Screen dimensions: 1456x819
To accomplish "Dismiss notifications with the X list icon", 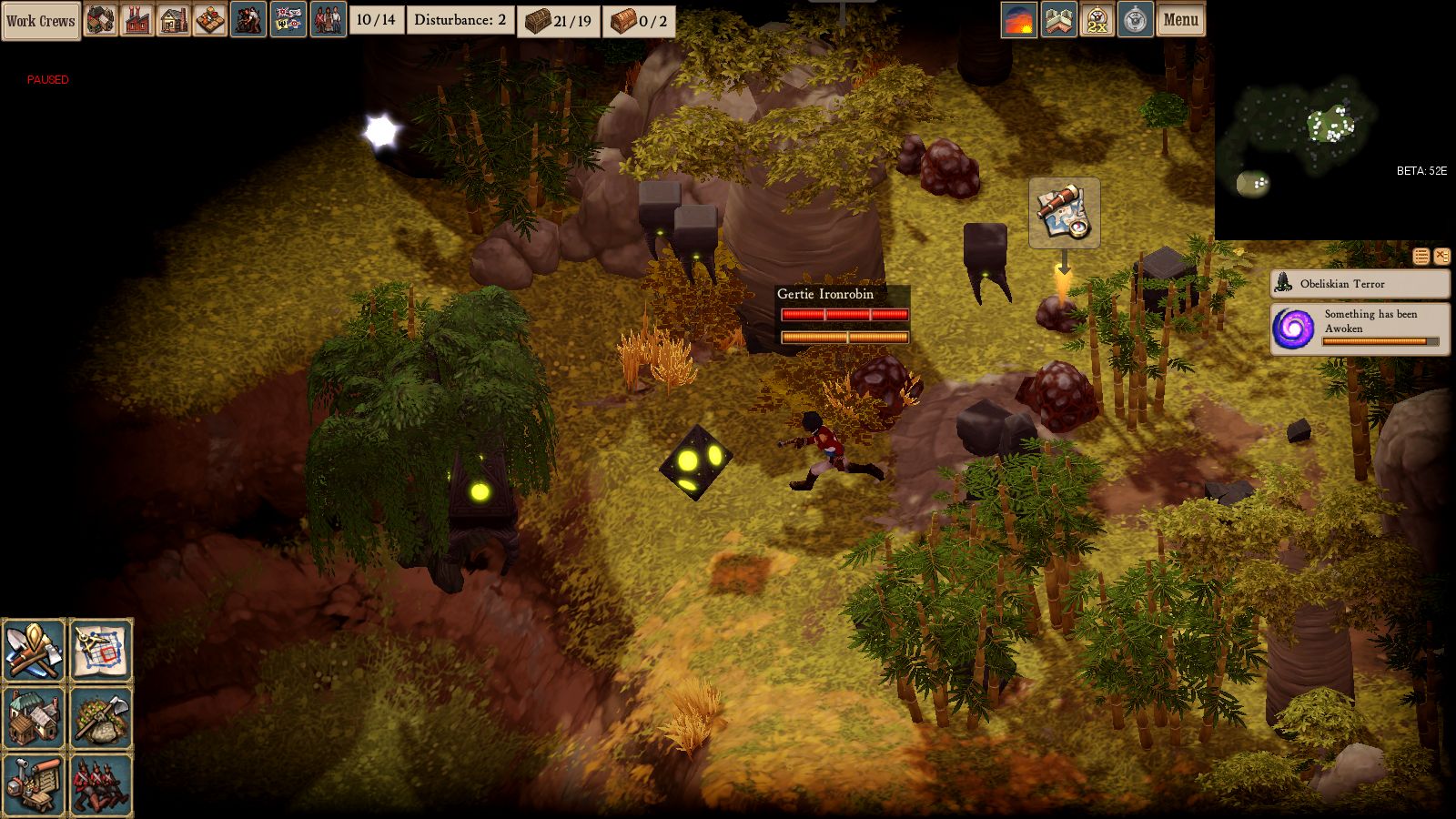I will click(1441, 257).
